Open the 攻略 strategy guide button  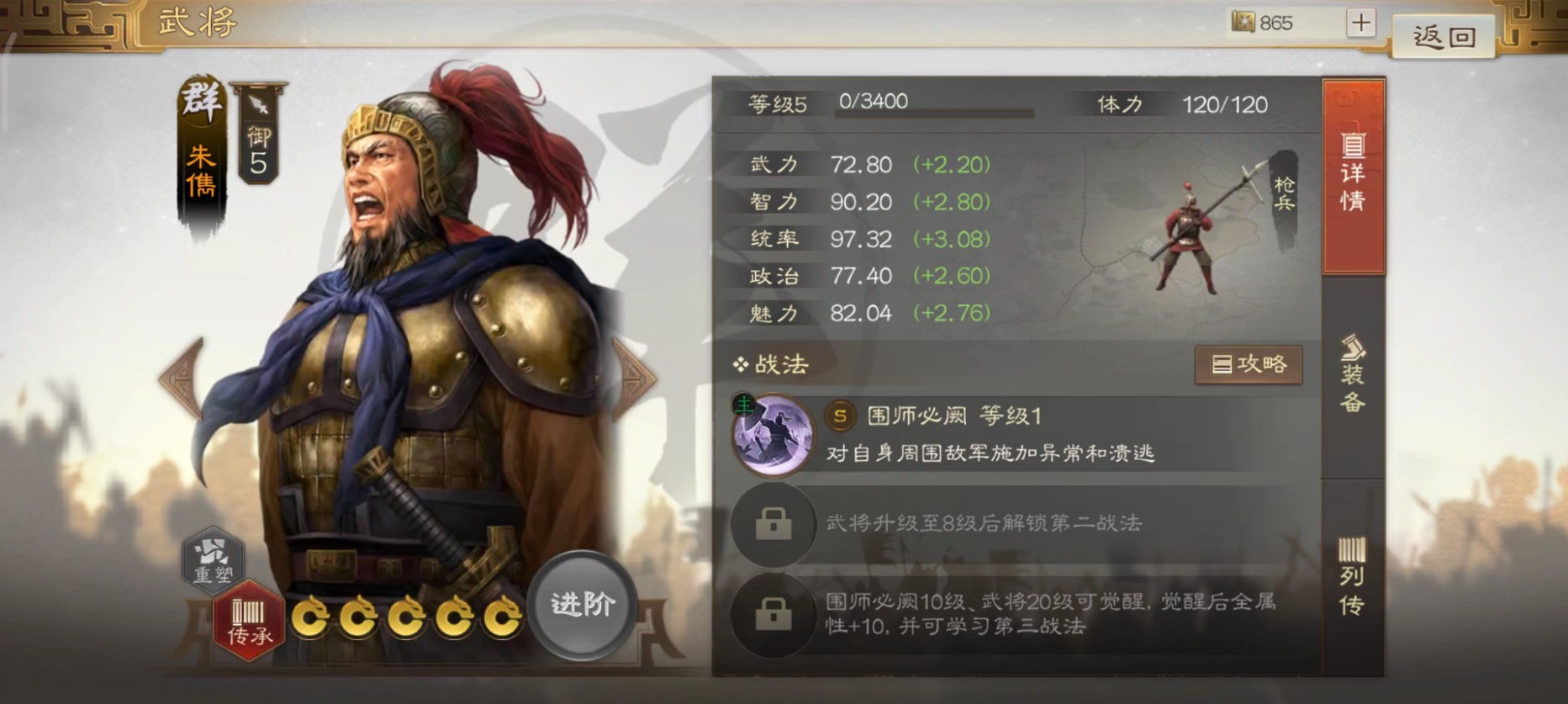(x=1249, y=365)
